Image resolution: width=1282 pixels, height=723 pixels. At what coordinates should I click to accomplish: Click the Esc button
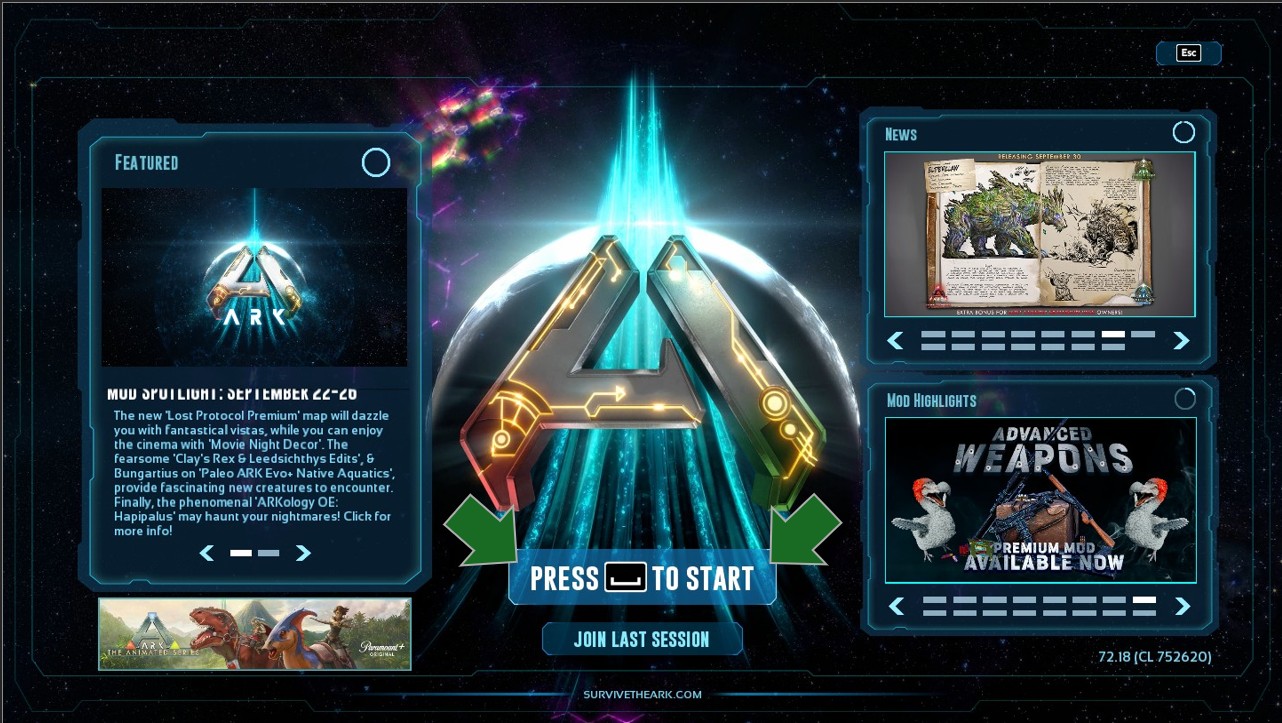click(1188, 53)
